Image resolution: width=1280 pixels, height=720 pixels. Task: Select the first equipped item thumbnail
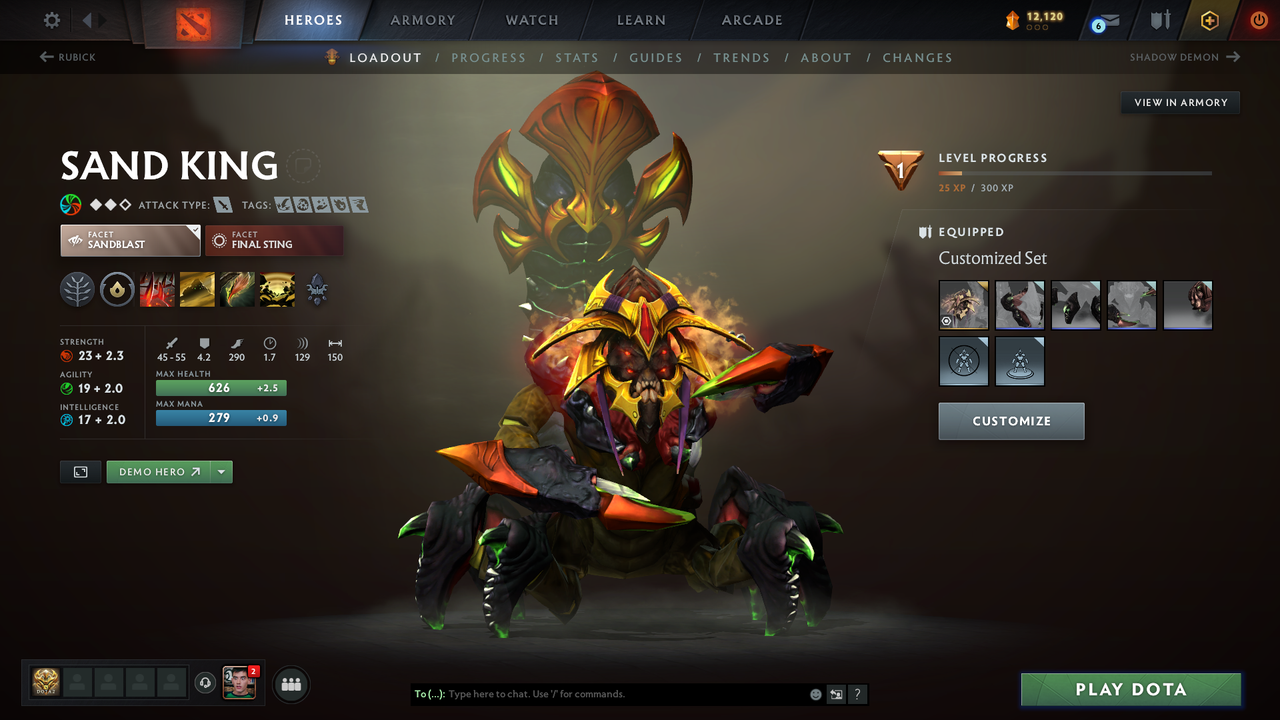coord(963,305)
